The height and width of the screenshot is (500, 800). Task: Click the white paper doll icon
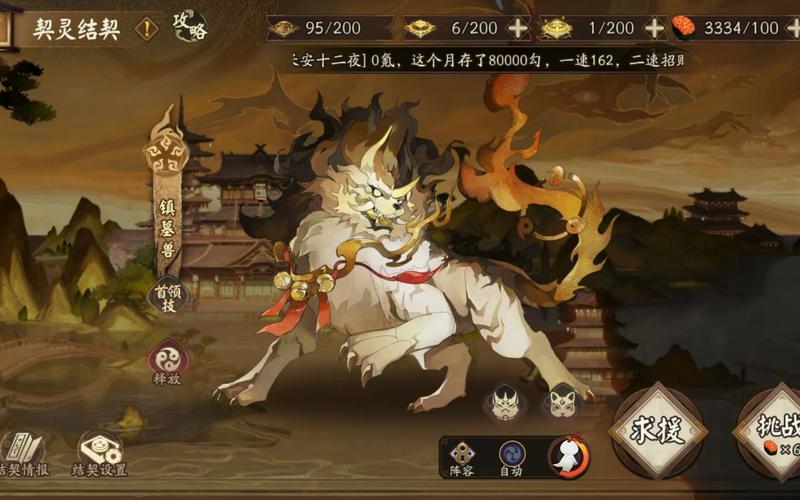(x=568, y=457)
